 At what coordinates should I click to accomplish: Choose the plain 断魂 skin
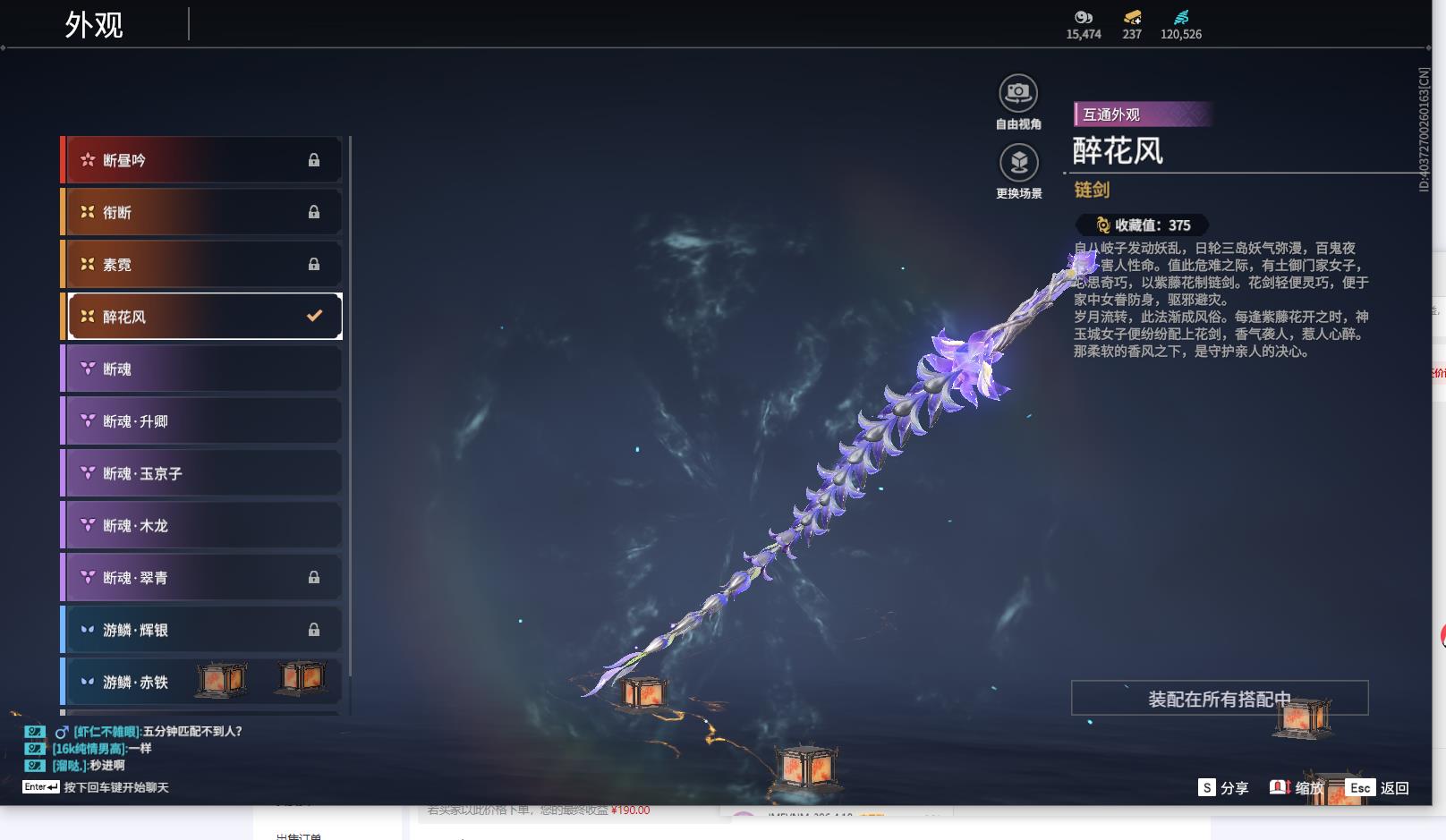[x=202, y=369]
